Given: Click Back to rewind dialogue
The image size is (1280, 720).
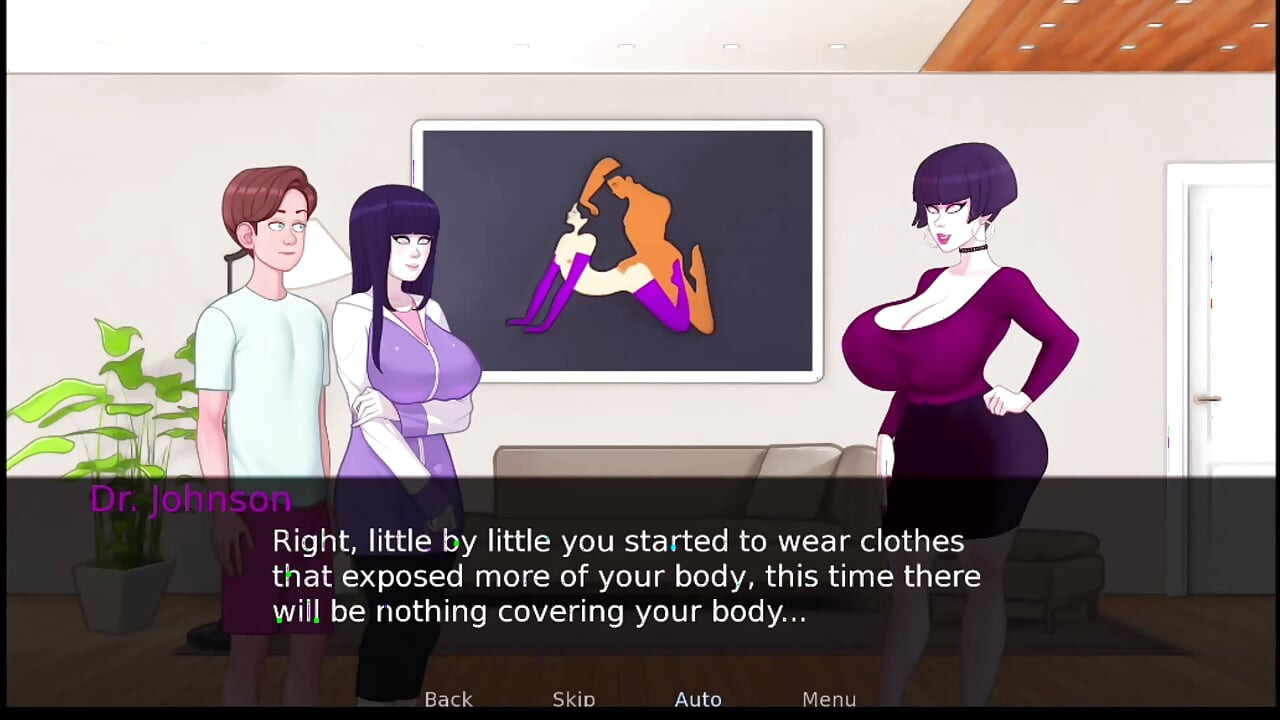Looking at the screenshot, I should click(x=448, y=699).
